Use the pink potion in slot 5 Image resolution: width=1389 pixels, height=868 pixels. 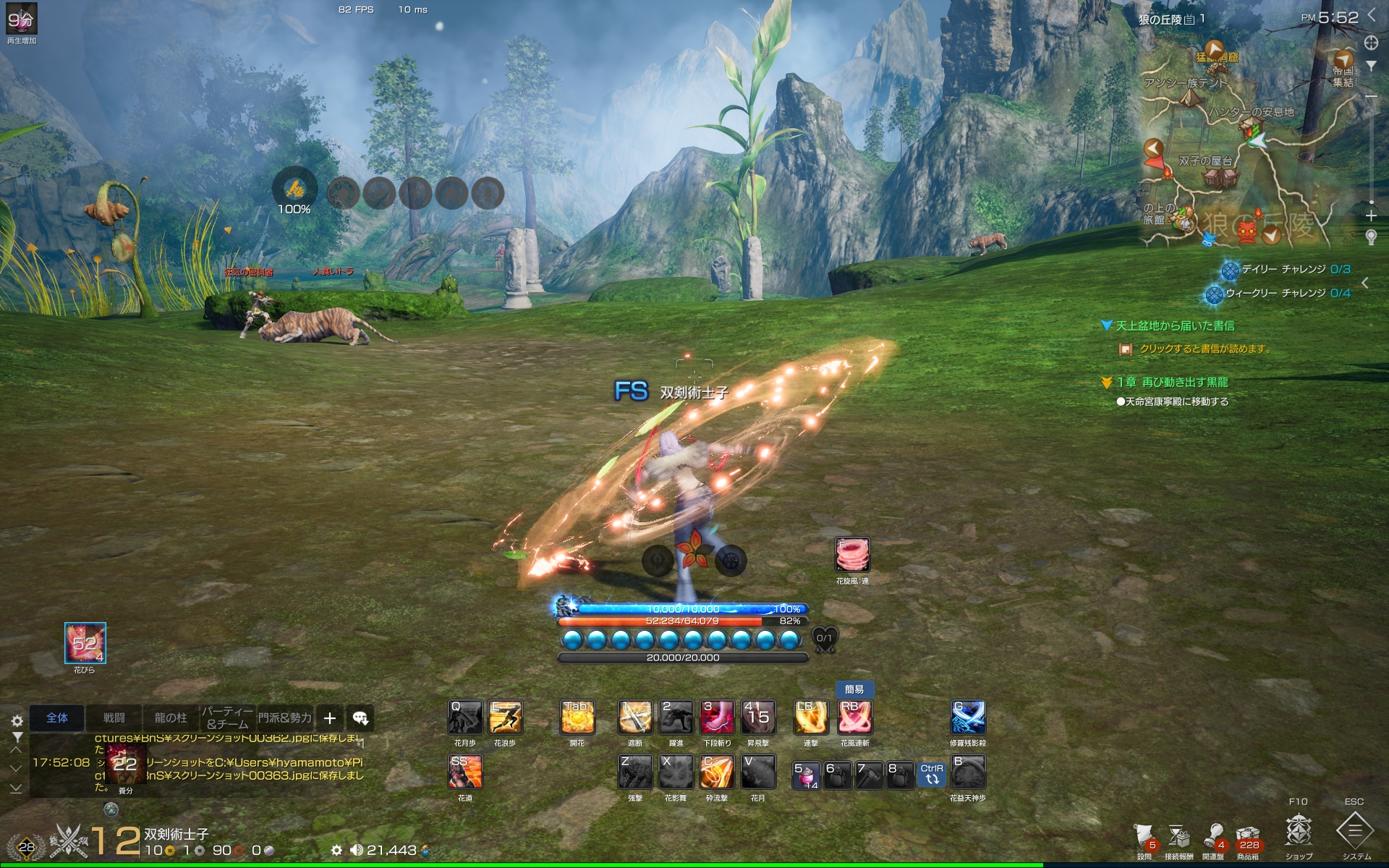click(x=805, y=775)
